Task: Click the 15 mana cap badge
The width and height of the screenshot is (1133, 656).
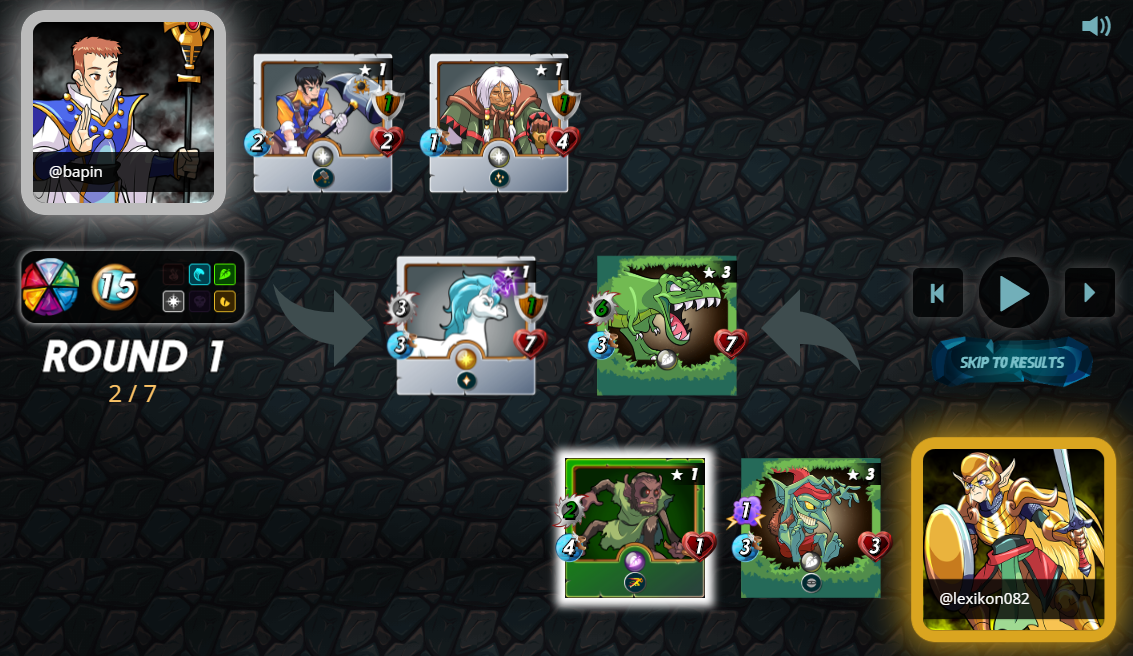Action: pos(116,287)
